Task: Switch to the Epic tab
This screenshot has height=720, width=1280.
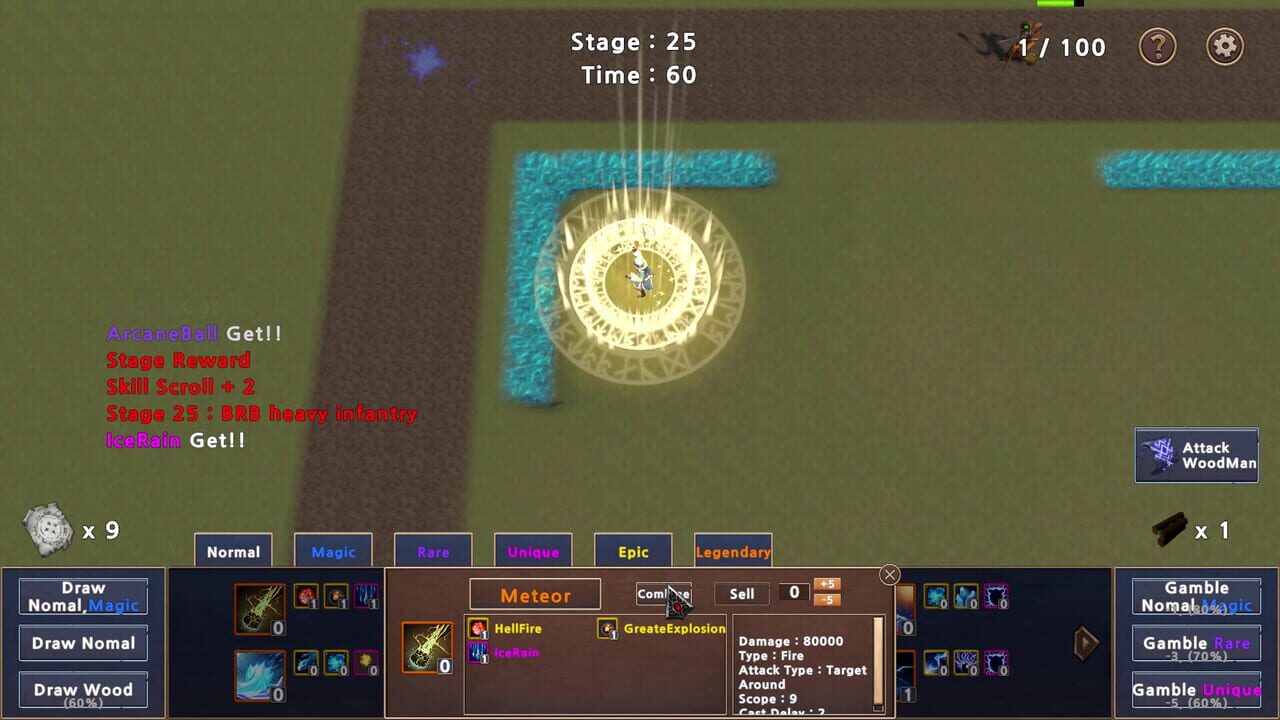Action: (x=632, y=551)
